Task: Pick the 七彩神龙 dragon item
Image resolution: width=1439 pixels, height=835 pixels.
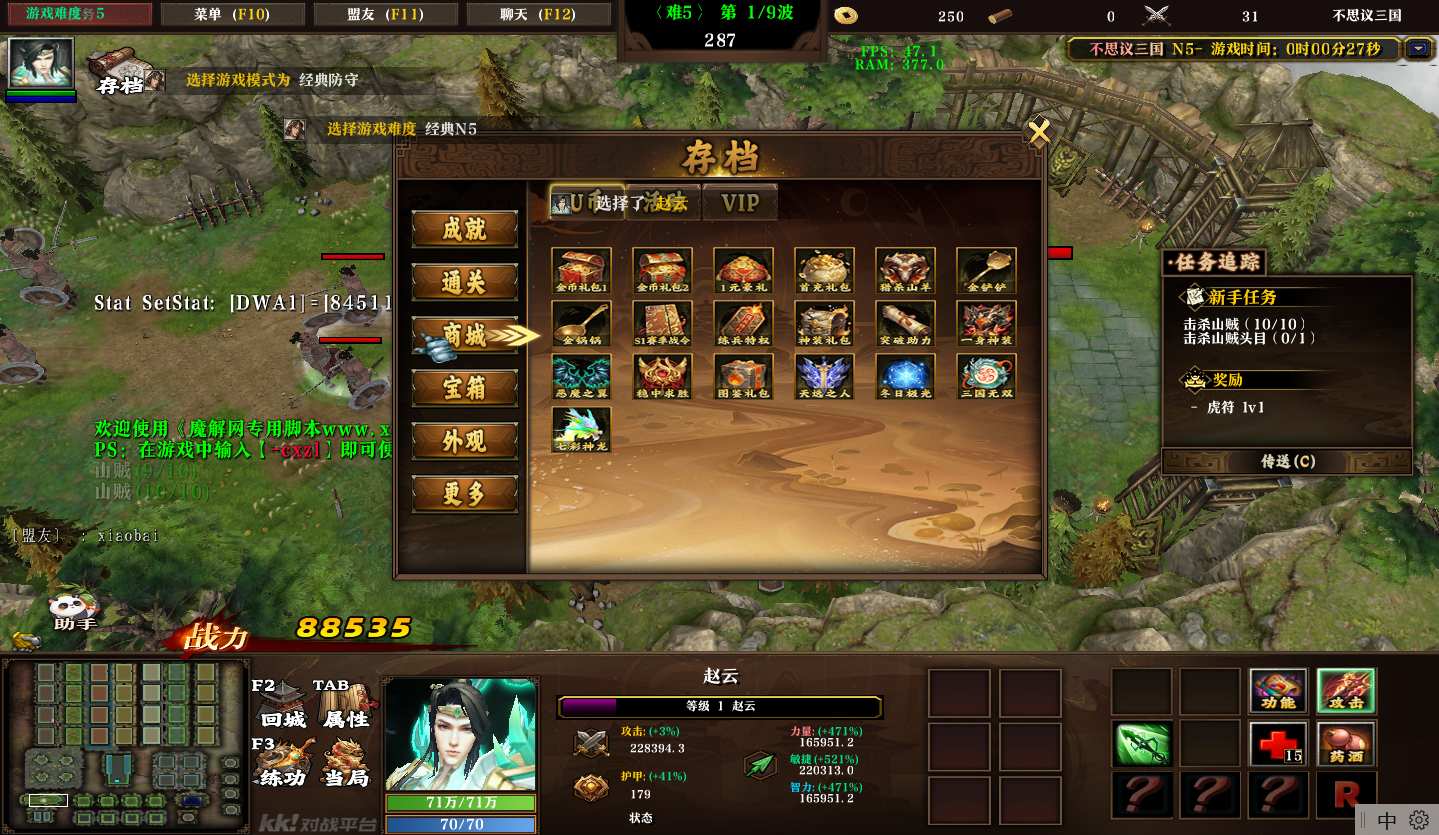Action: tap(581, 429)
